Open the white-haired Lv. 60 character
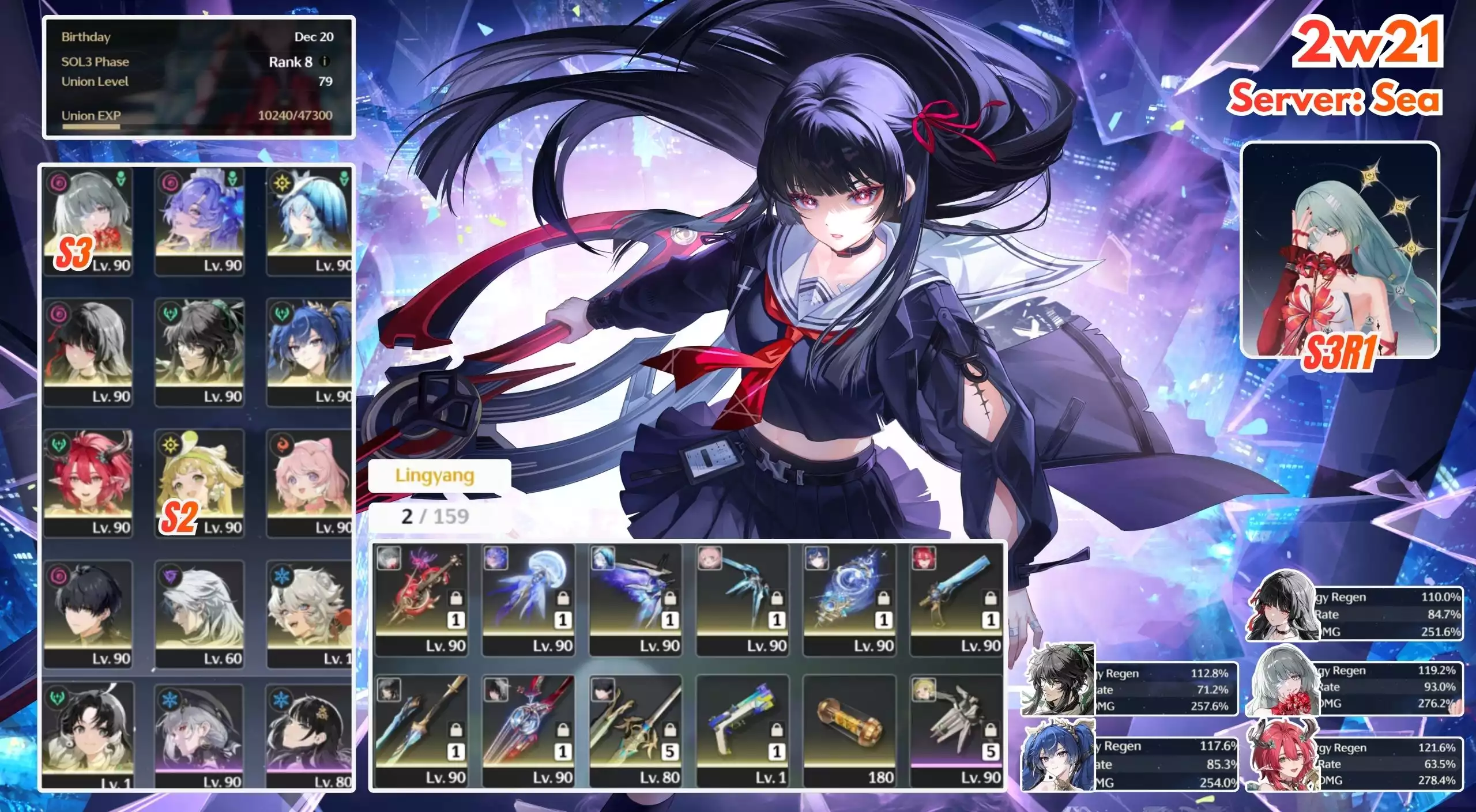Screen dimensions: 1476x812 click(x=199, y=614)
